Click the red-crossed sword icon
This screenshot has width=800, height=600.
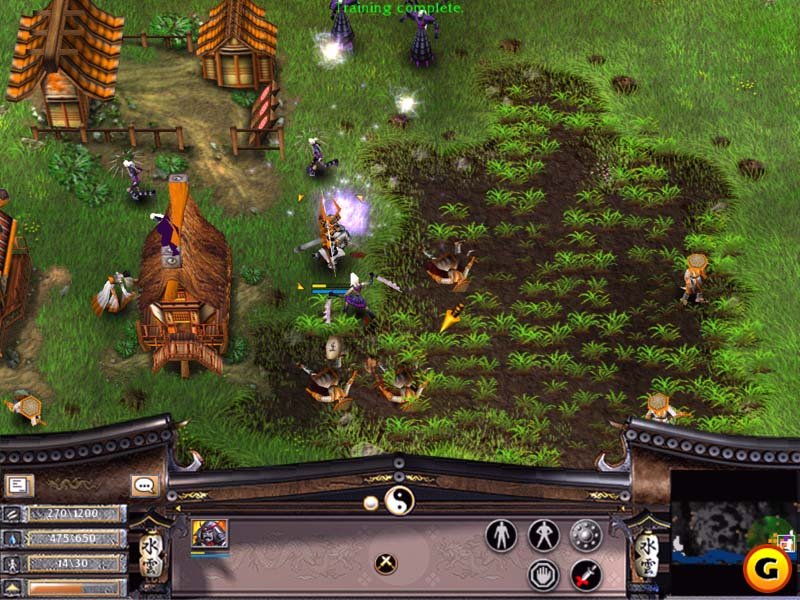pyautogui.click(x=586, y=574)
